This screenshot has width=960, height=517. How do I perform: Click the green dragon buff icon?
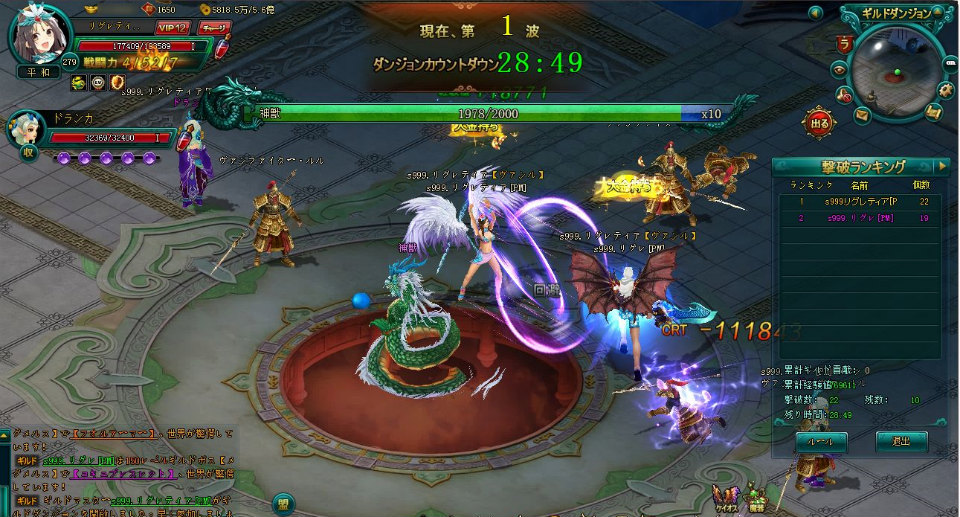coord(79,82)
